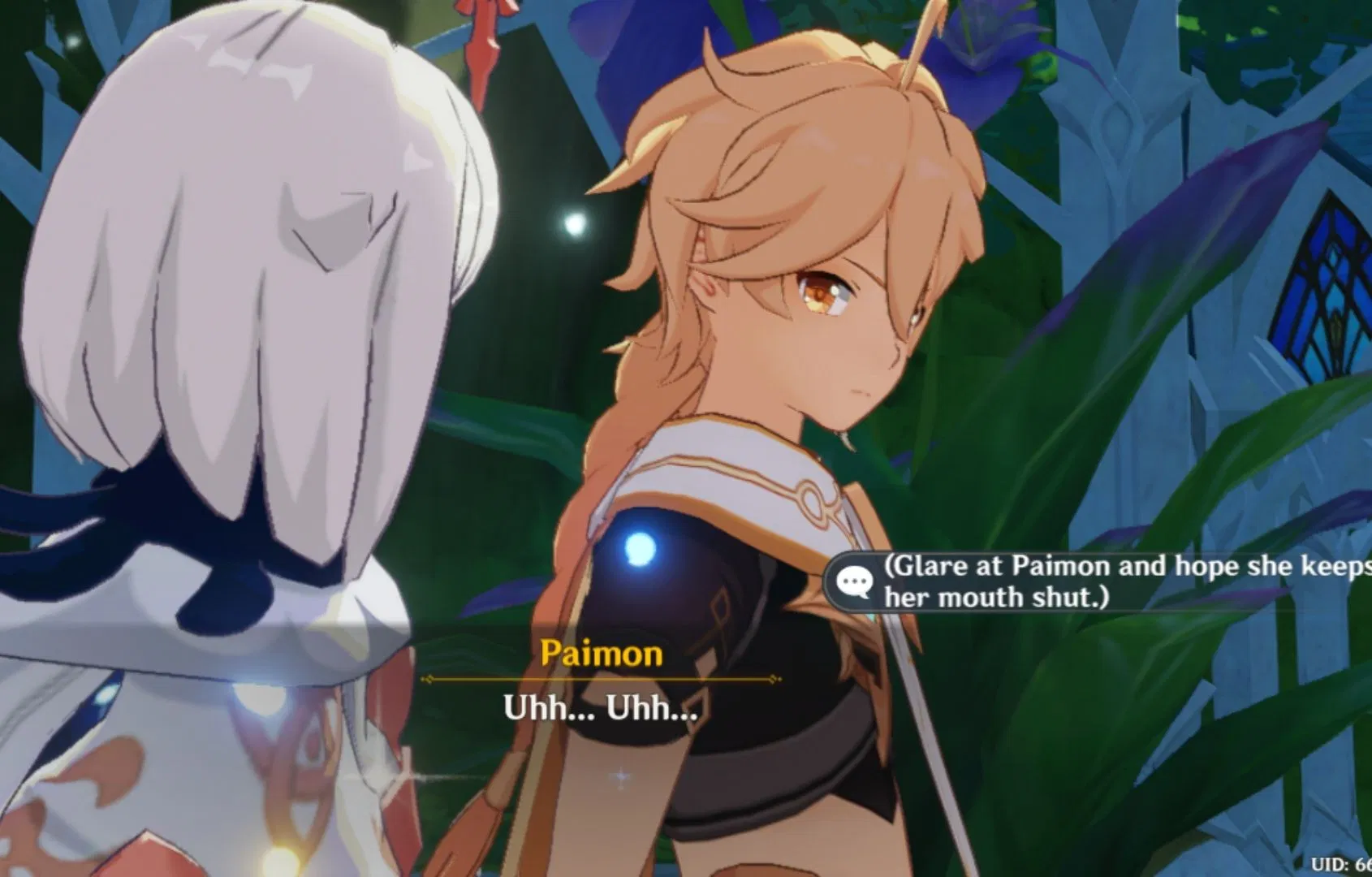Click the speech bubble icon beside the dialogue option
The height and width of the screenshot is (877, 1372).
pyautogui.click(x=854, y=581)
